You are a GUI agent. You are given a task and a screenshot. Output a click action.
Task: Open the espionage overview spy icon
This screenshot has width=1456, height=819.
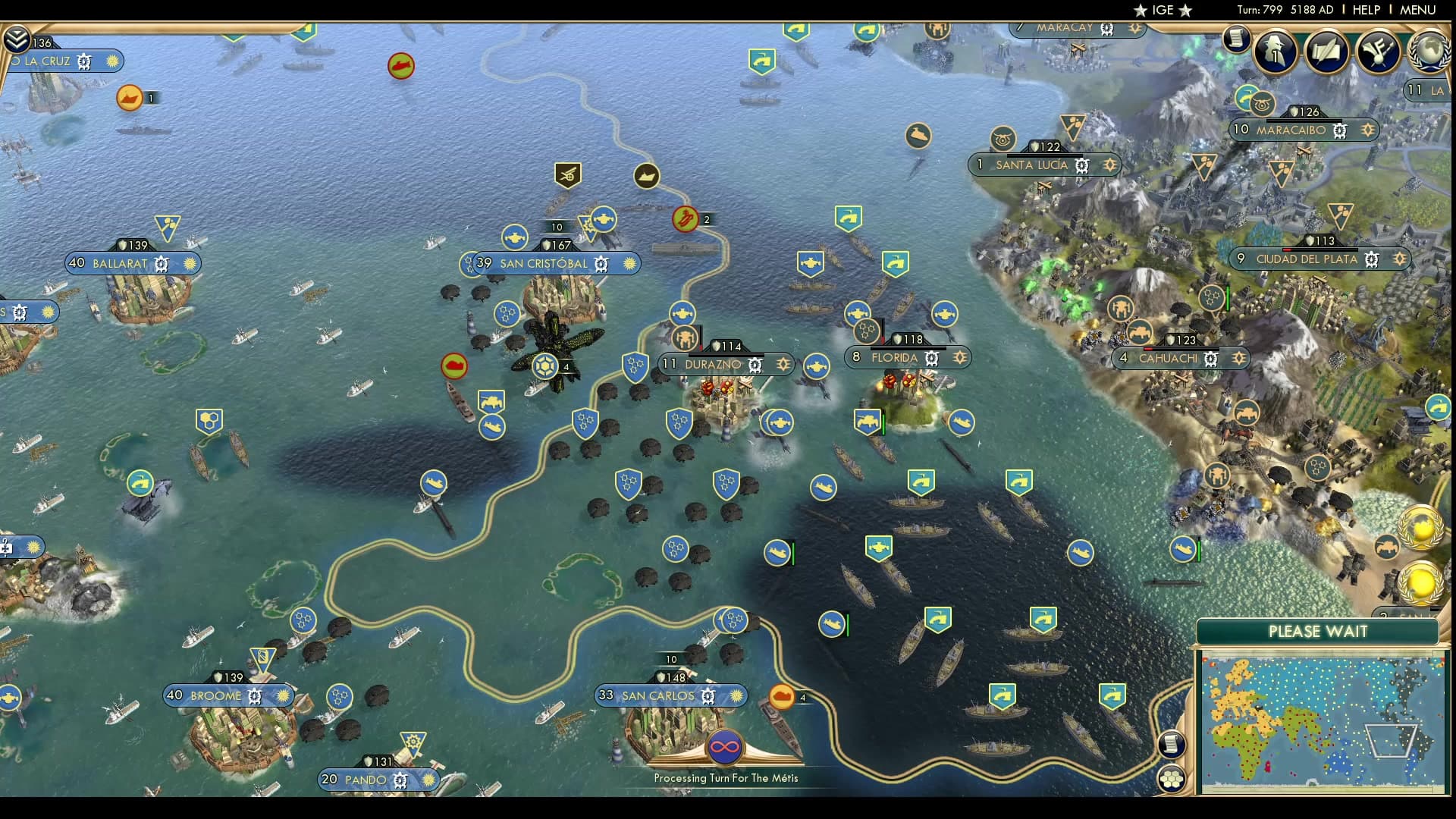1275,51
